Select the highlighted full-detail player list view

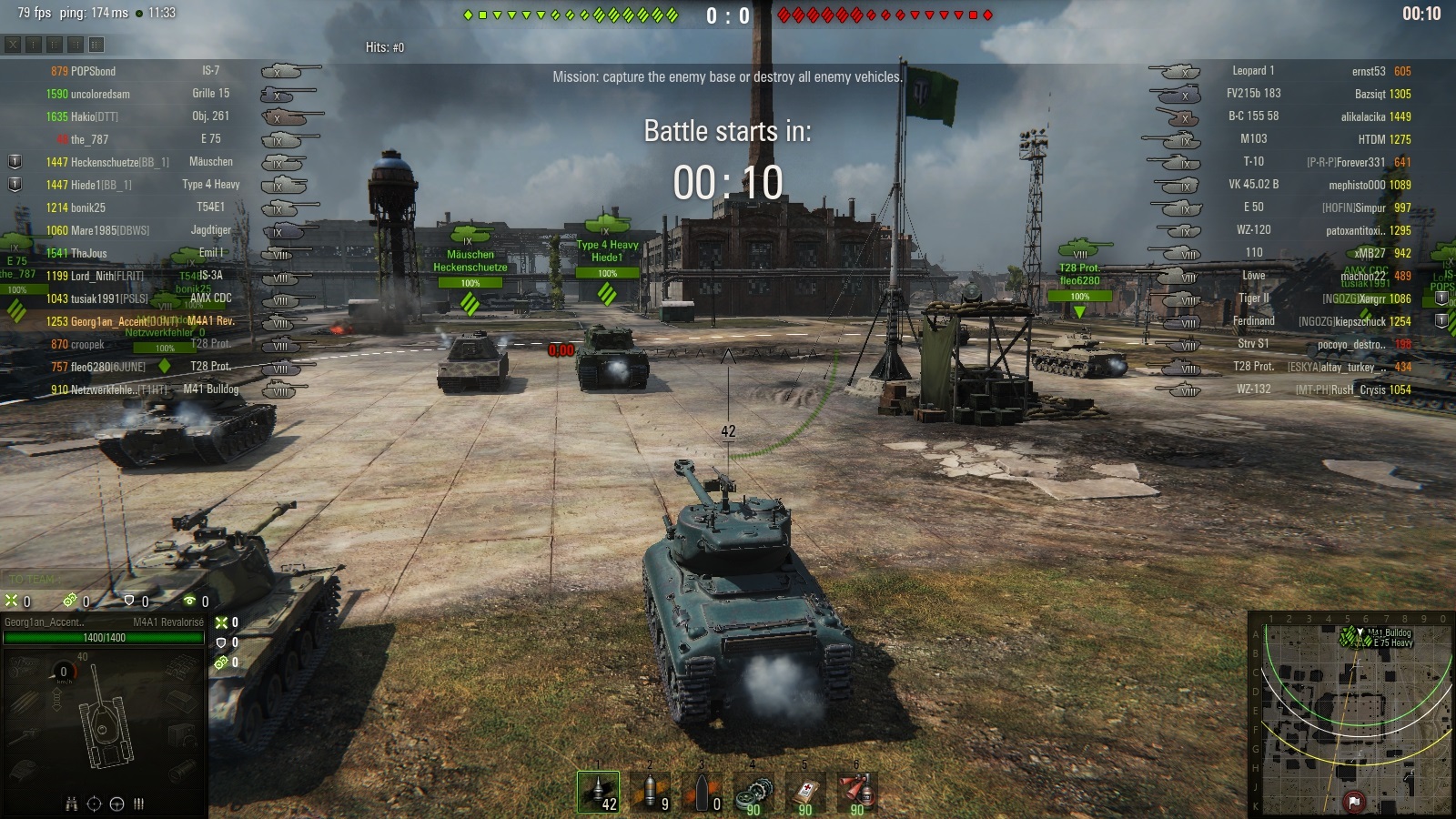(x=96, y=44)
